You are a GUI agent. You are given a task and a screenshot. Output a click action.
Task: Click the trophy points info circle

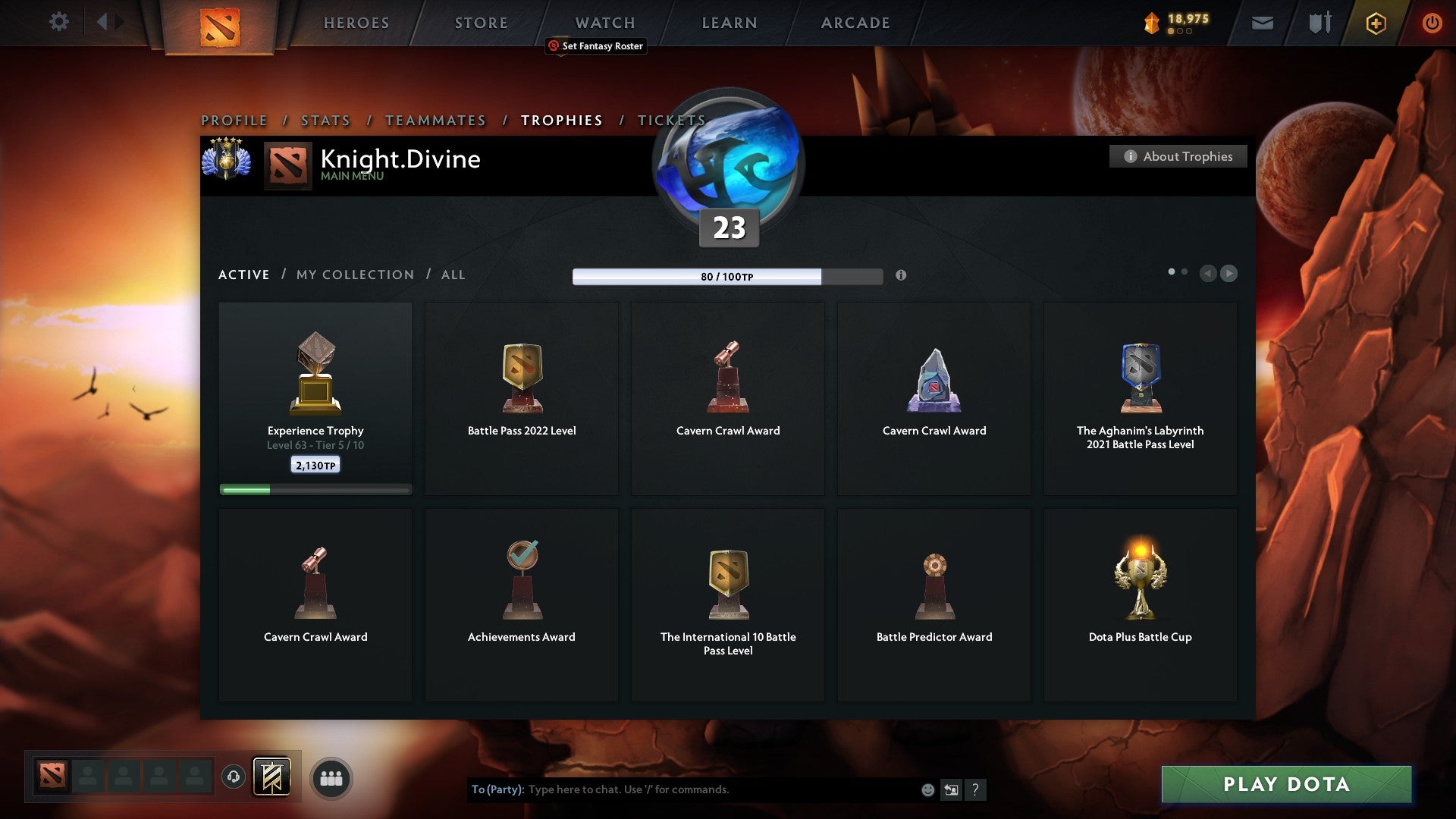point(902,277)
